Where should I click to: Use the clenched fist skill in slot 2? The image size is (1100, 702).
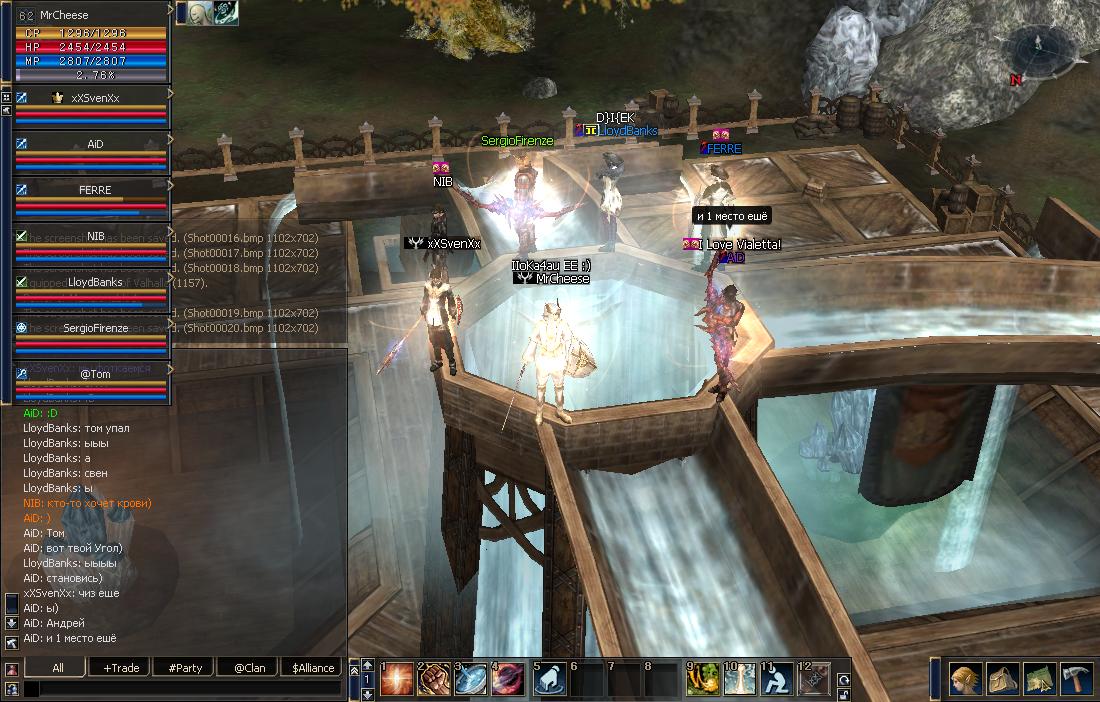(x=434, y=679)
